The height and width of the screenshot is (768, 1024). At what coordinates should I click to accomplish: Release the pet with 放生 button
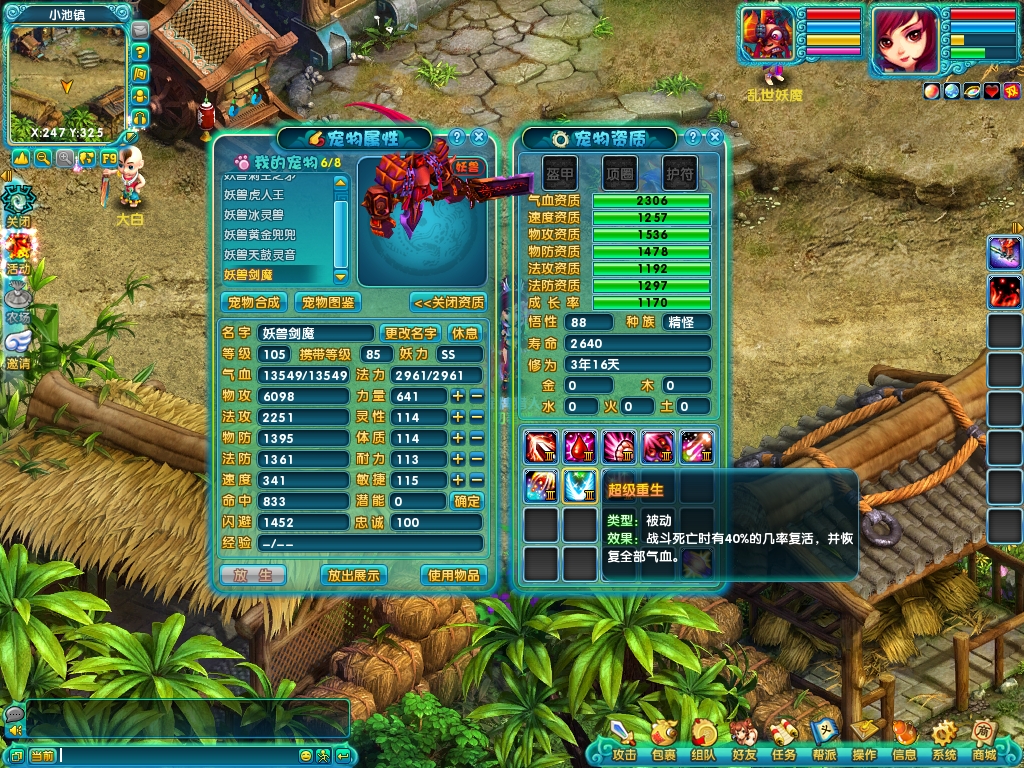(253, 575)
